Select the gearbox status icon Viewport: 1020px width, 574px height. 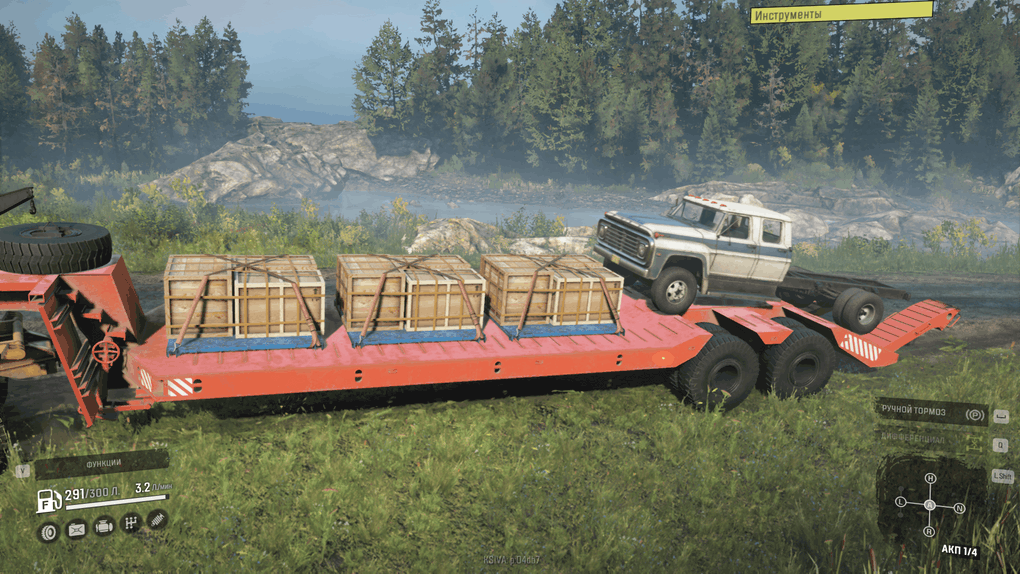coord(130,522)
